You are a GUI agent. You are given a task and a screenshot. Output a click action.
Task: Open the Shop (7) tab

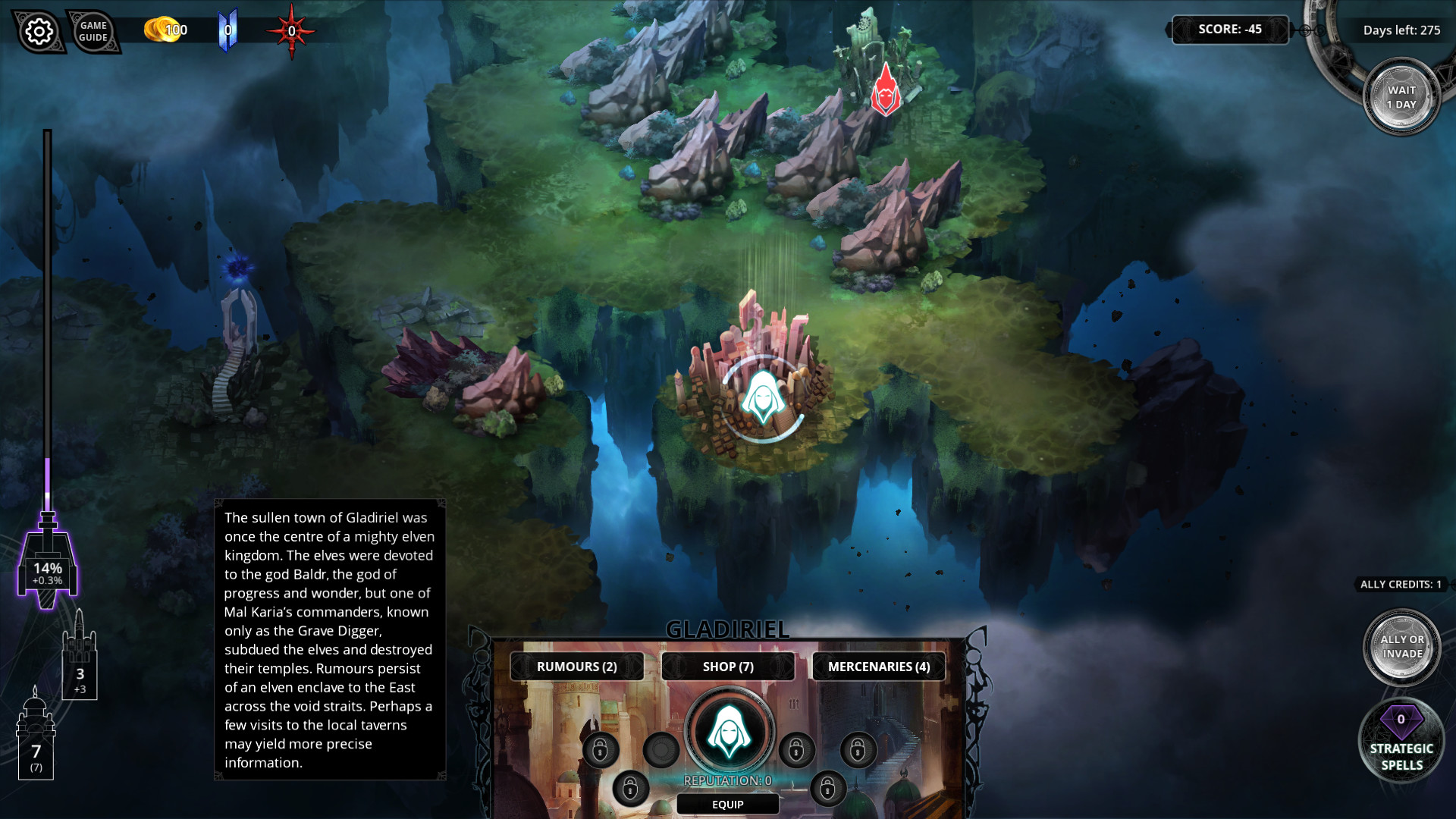tap(727, 667)
